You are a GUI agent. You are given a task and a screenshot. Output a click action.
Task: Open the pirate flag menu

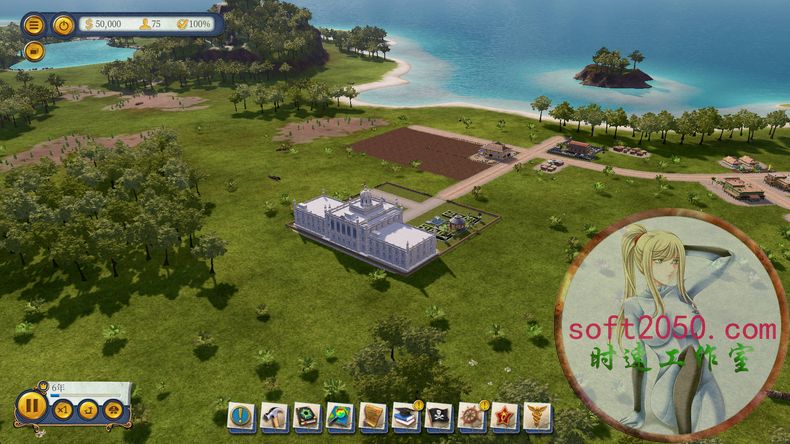(x=439, y=416)
